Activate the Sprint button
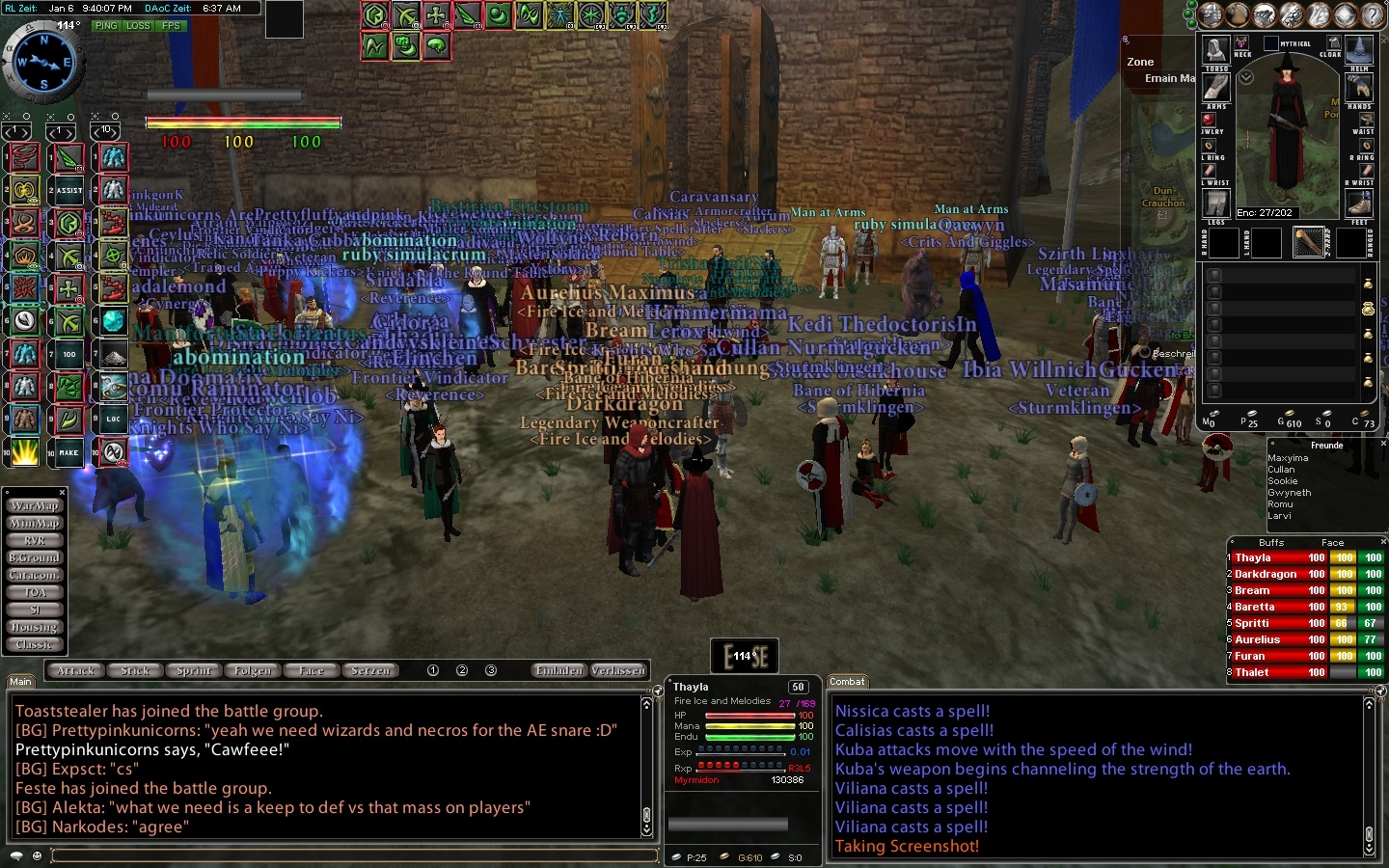 click(194, 670)
